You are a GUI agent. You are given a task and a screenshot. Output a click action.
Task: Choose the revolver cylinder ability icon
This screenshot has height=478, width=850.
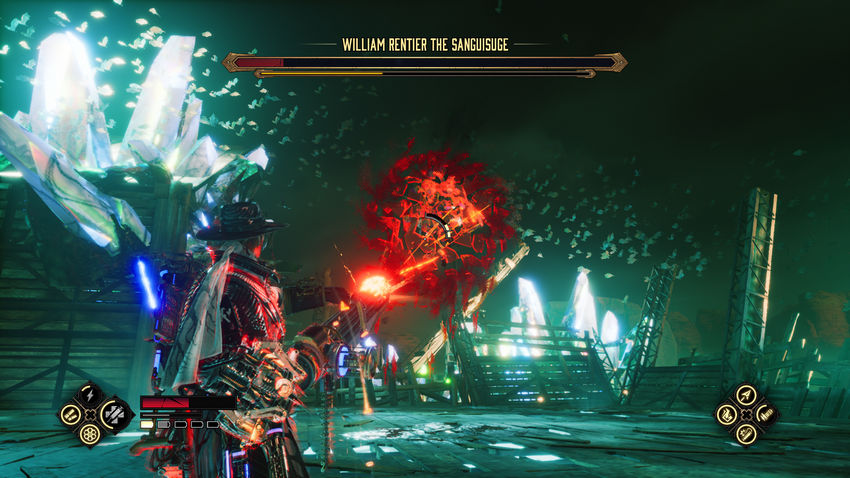tap(90, 434)
